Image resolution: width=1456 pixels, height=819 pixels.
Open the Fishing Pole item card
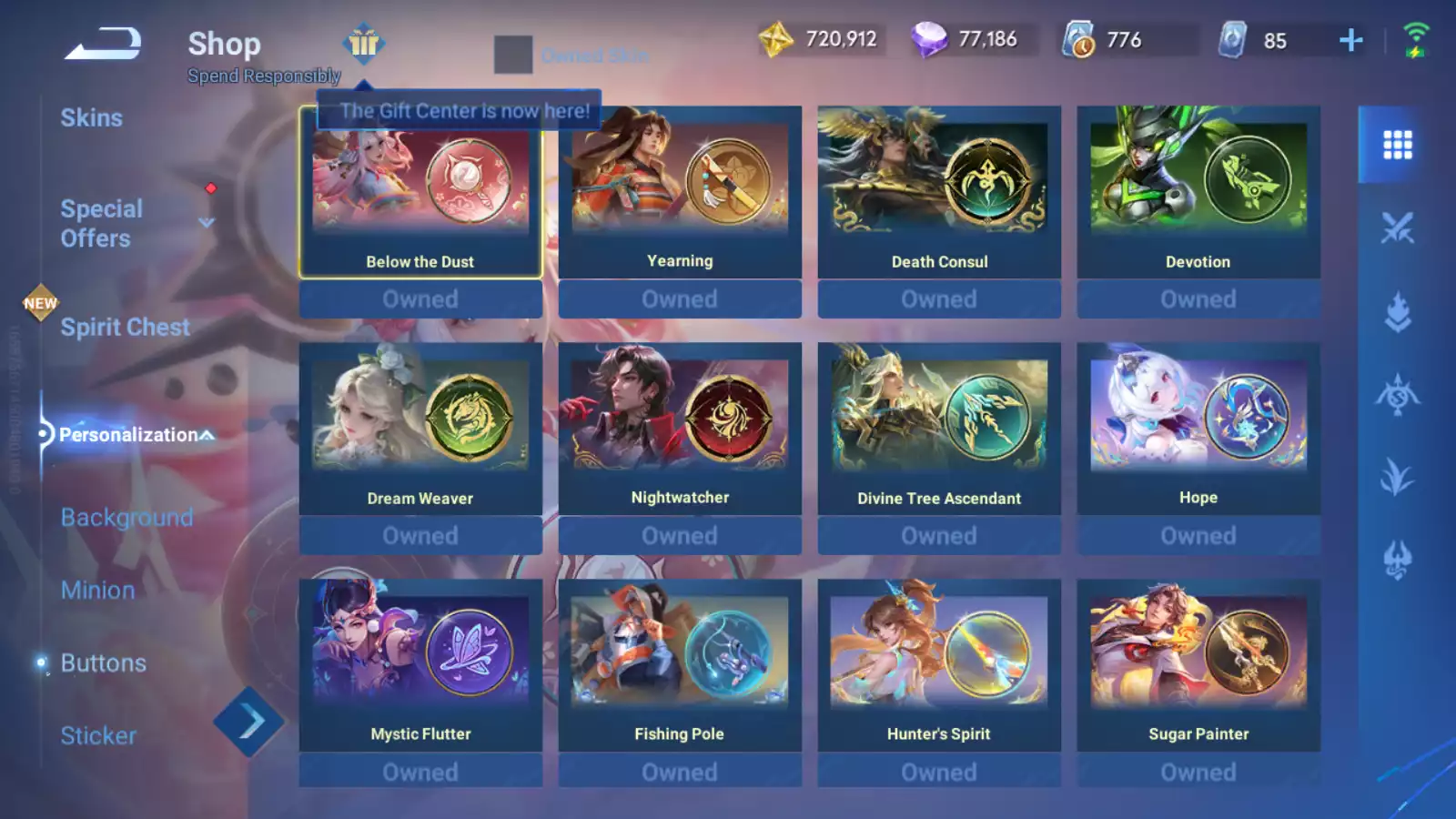(x=680, y=666)
